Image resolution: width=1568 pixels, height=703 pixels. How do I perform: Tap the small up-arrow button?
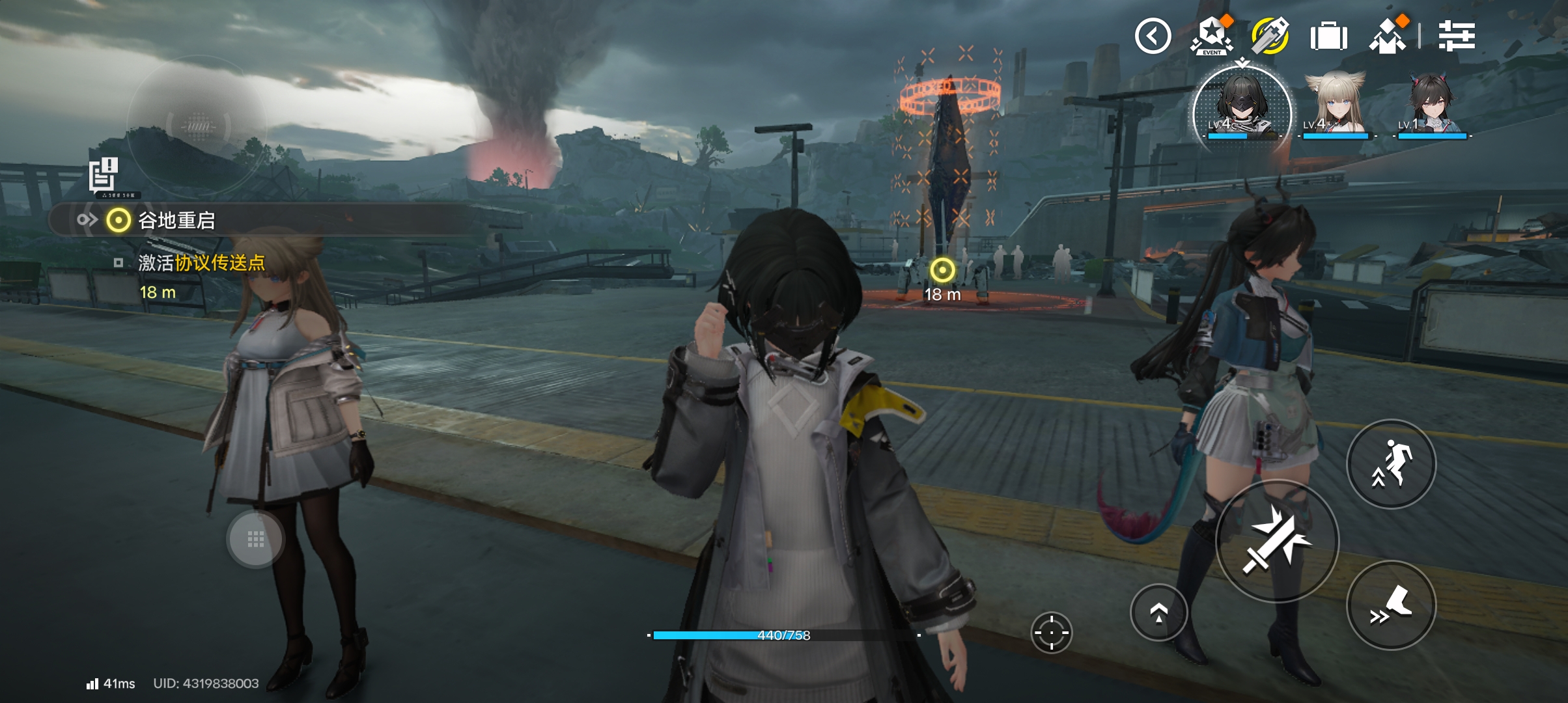coord(1158,613)
